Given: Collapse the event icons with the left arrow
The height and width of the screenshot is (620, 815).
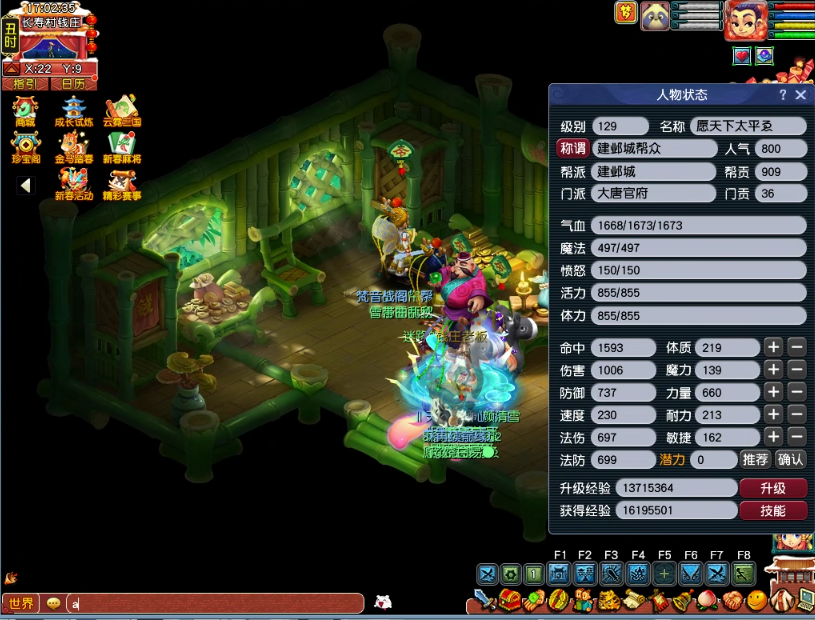Looking at the screenshot, I should coord(25,185).
